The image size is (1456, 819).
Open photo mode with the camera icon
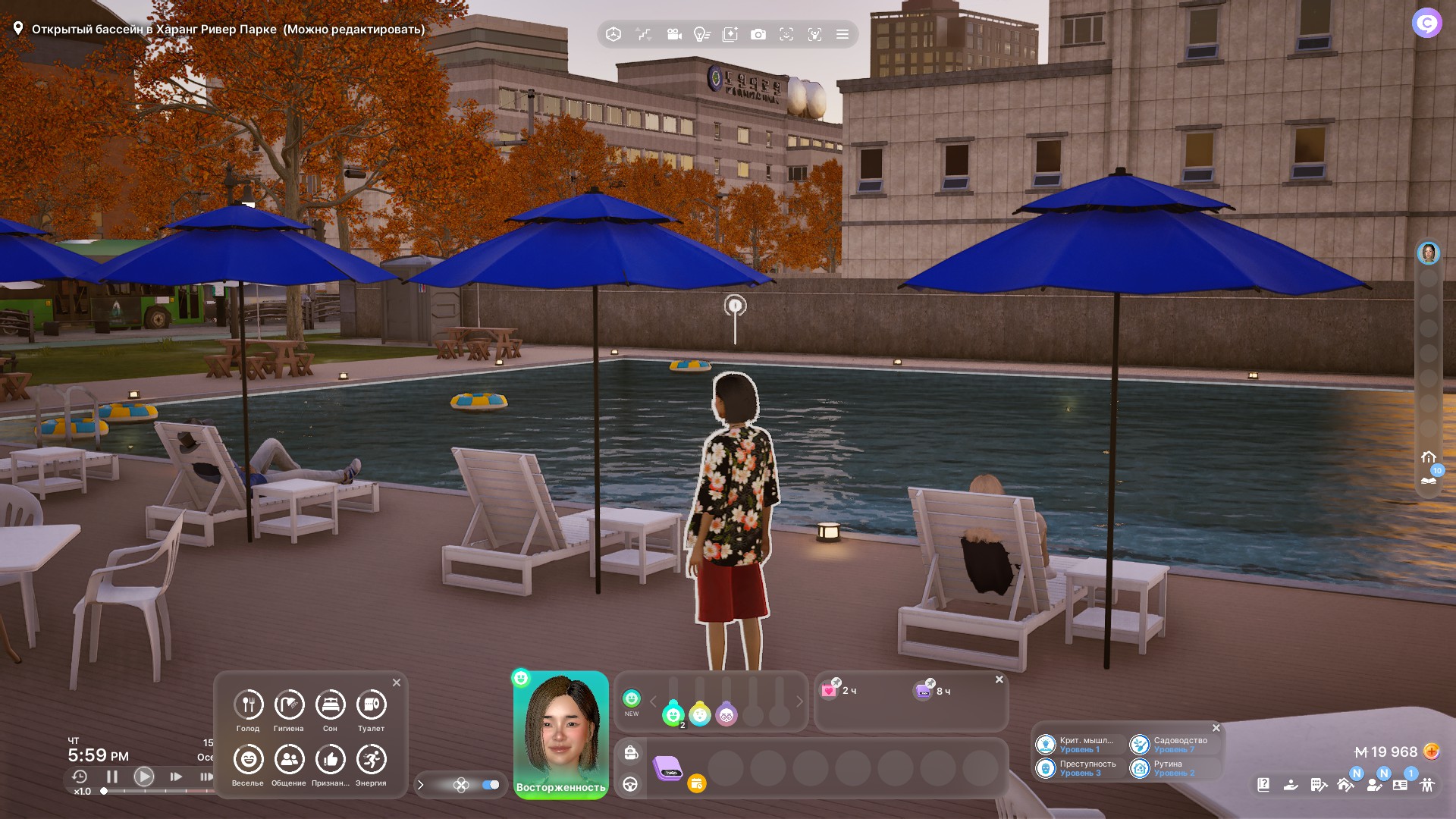[x=758, y=34]
